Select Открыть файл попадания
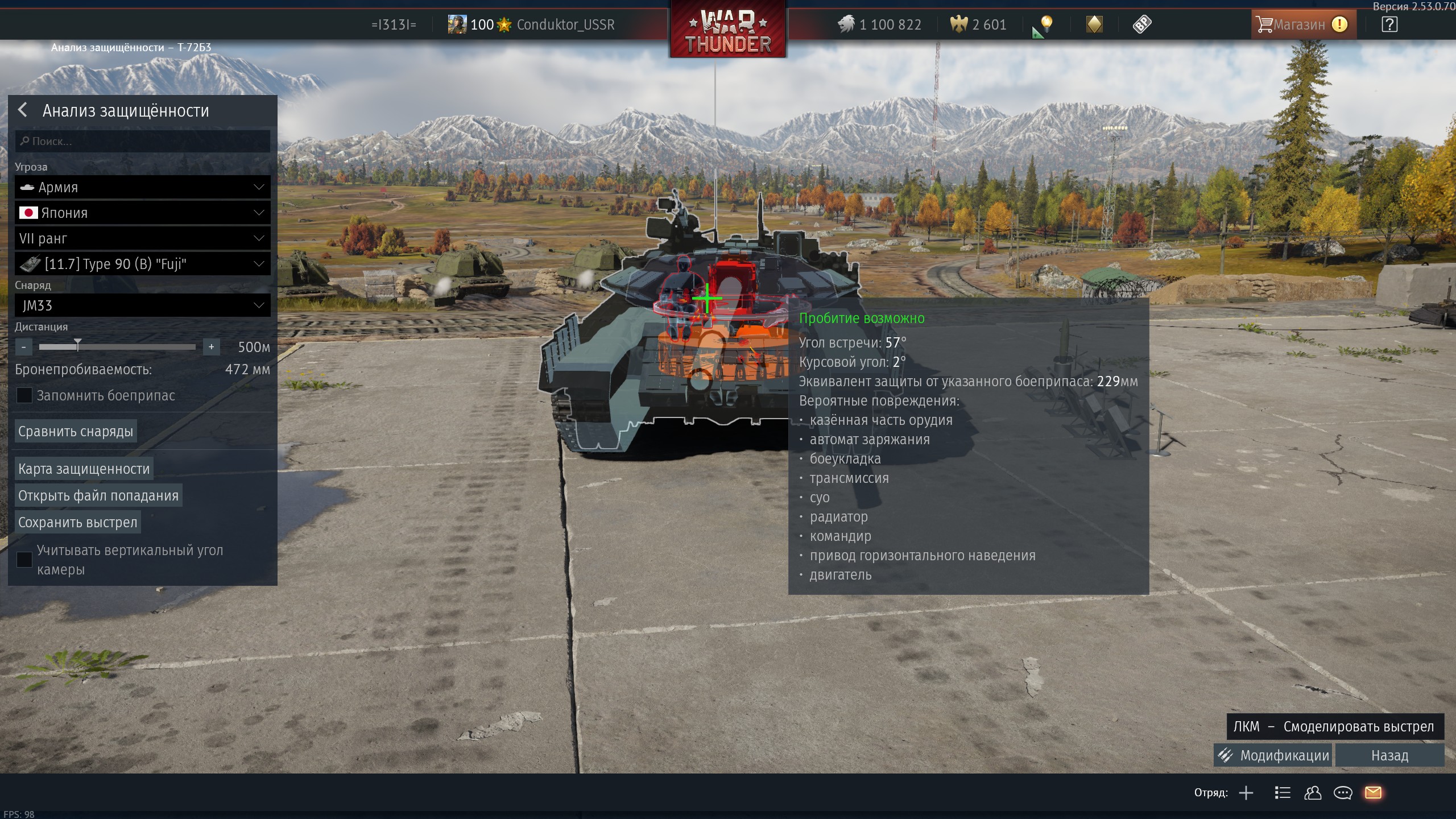The image size is (1456, 819). pyautogui.click(x=98, y=495)
